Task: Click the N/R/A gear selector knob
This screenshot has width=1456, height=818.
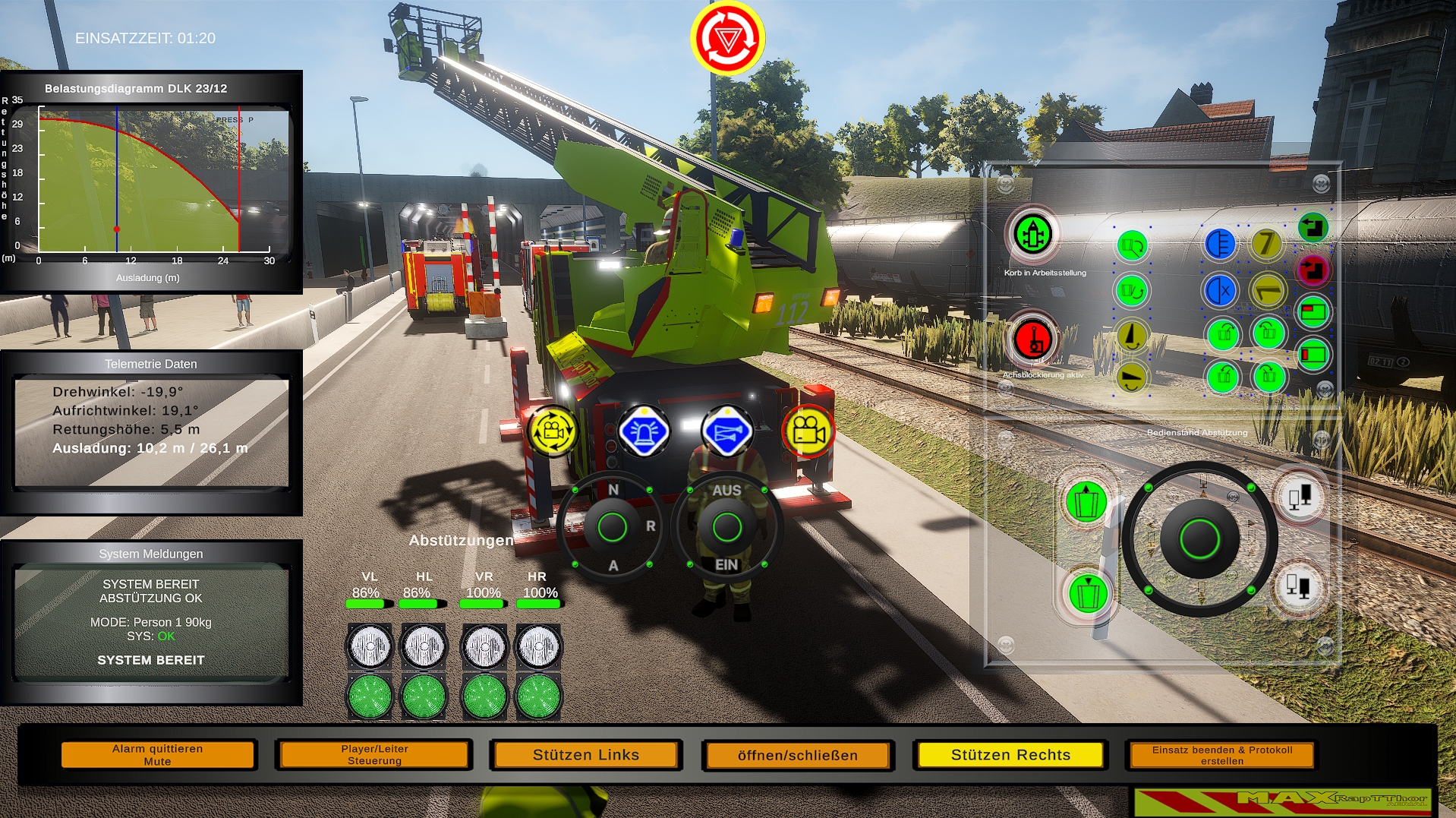Action: tap(612, 527)
